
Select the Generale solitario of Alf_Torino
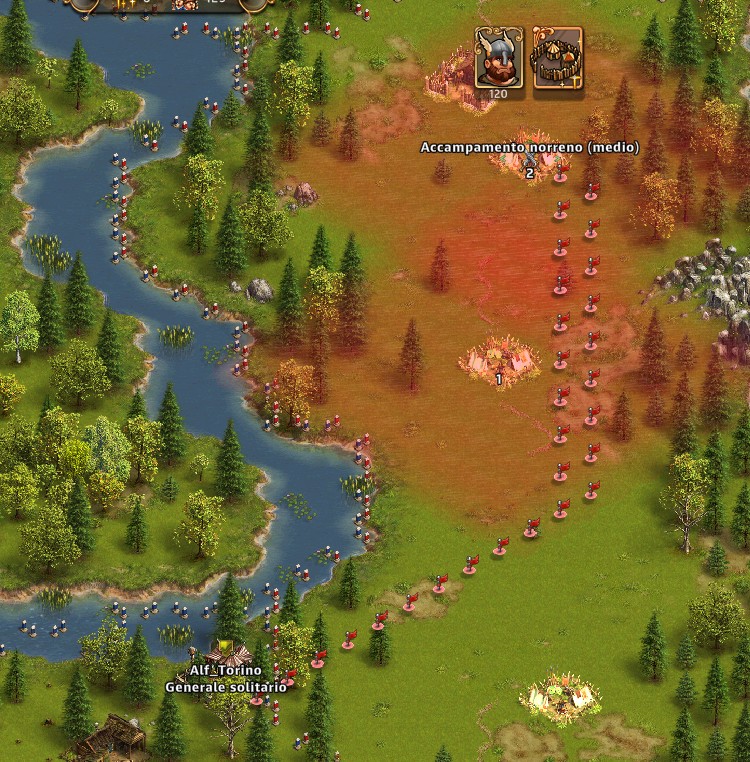[x=226, y=658]
